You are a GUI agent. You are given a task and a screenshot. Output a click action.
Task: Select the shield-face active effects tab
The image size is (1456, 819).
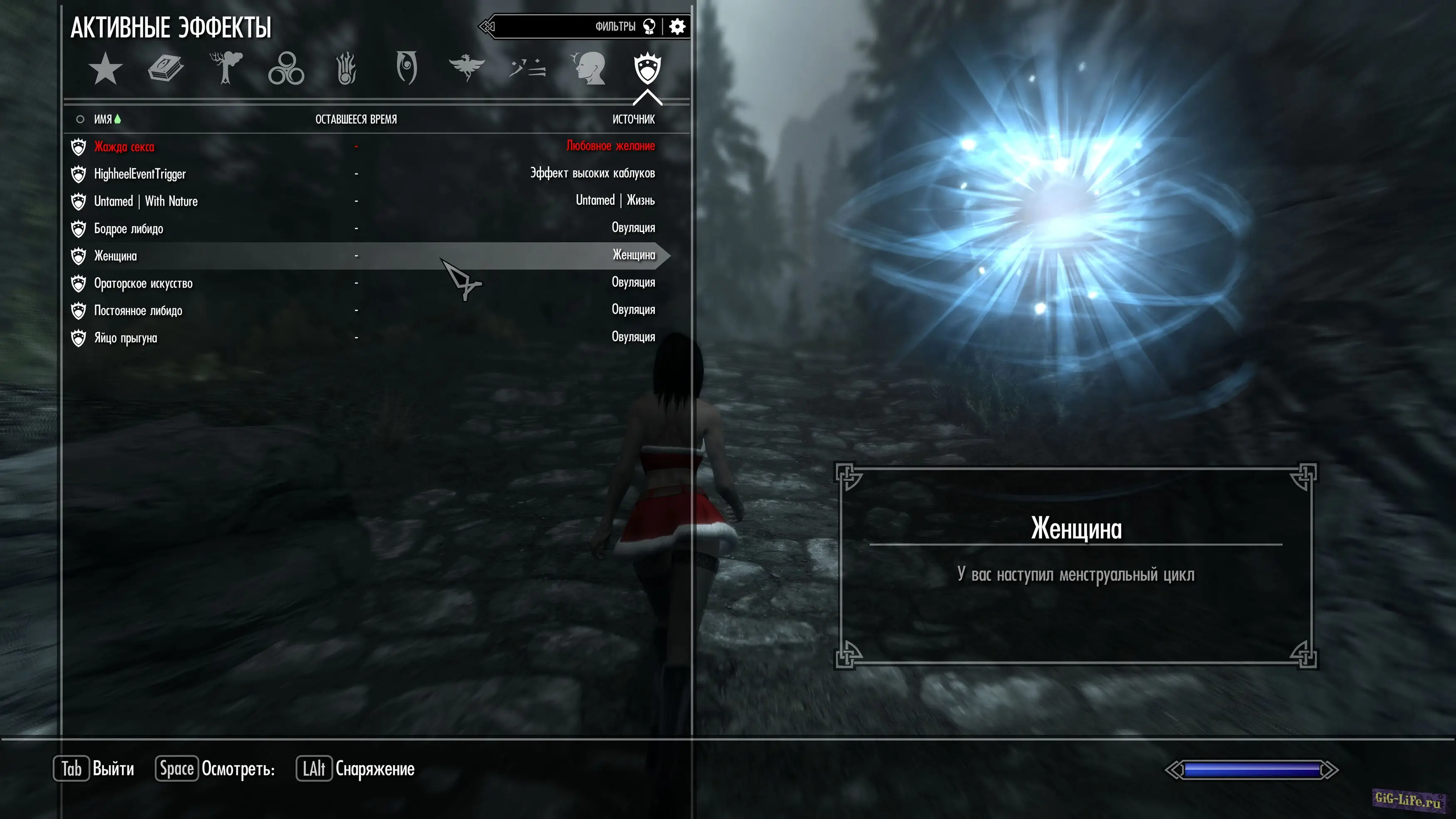click(647, 69)
